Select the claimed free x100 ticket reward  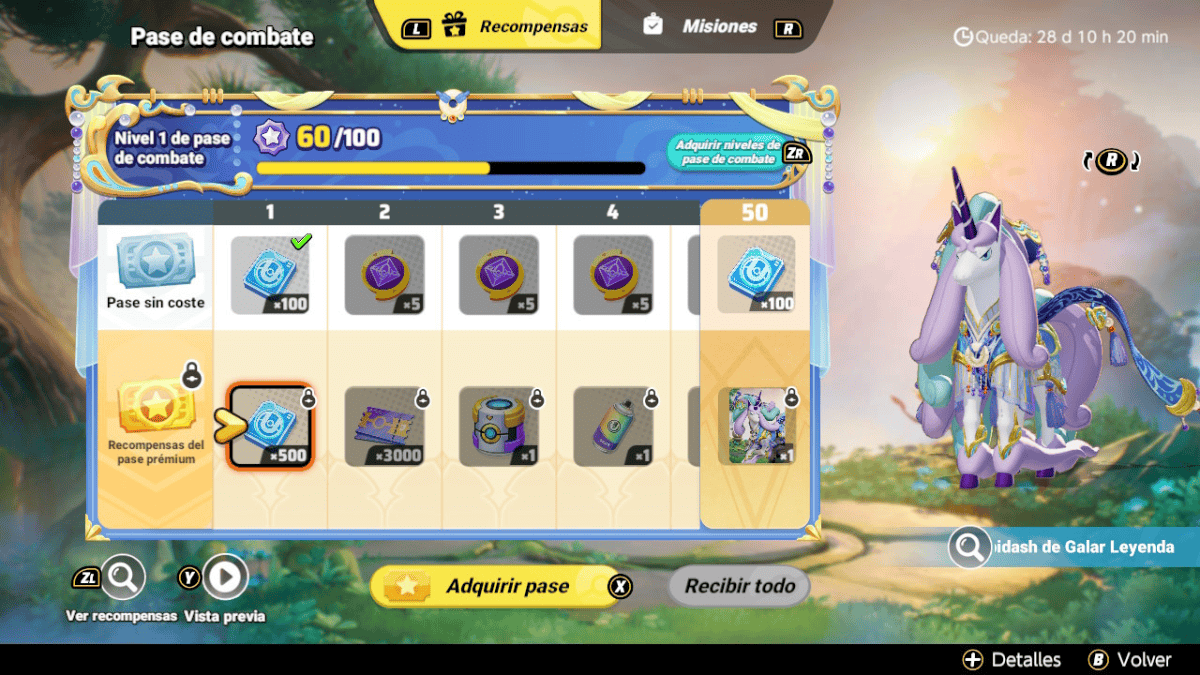[x=270, y=275]
